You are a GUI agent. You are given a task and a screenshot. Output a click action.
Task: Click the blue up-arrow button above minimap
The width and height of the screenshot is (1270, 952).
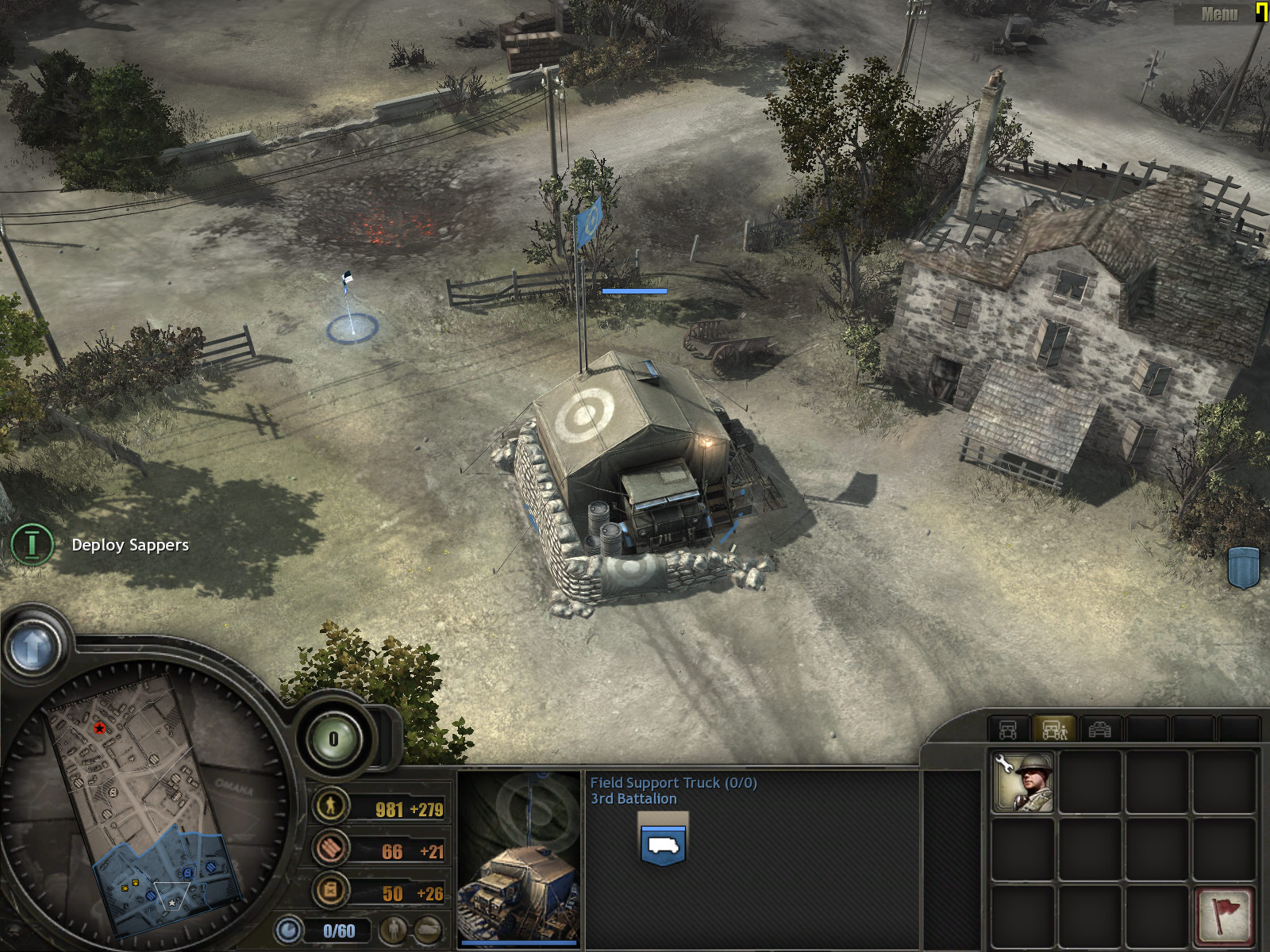point(33,647)
